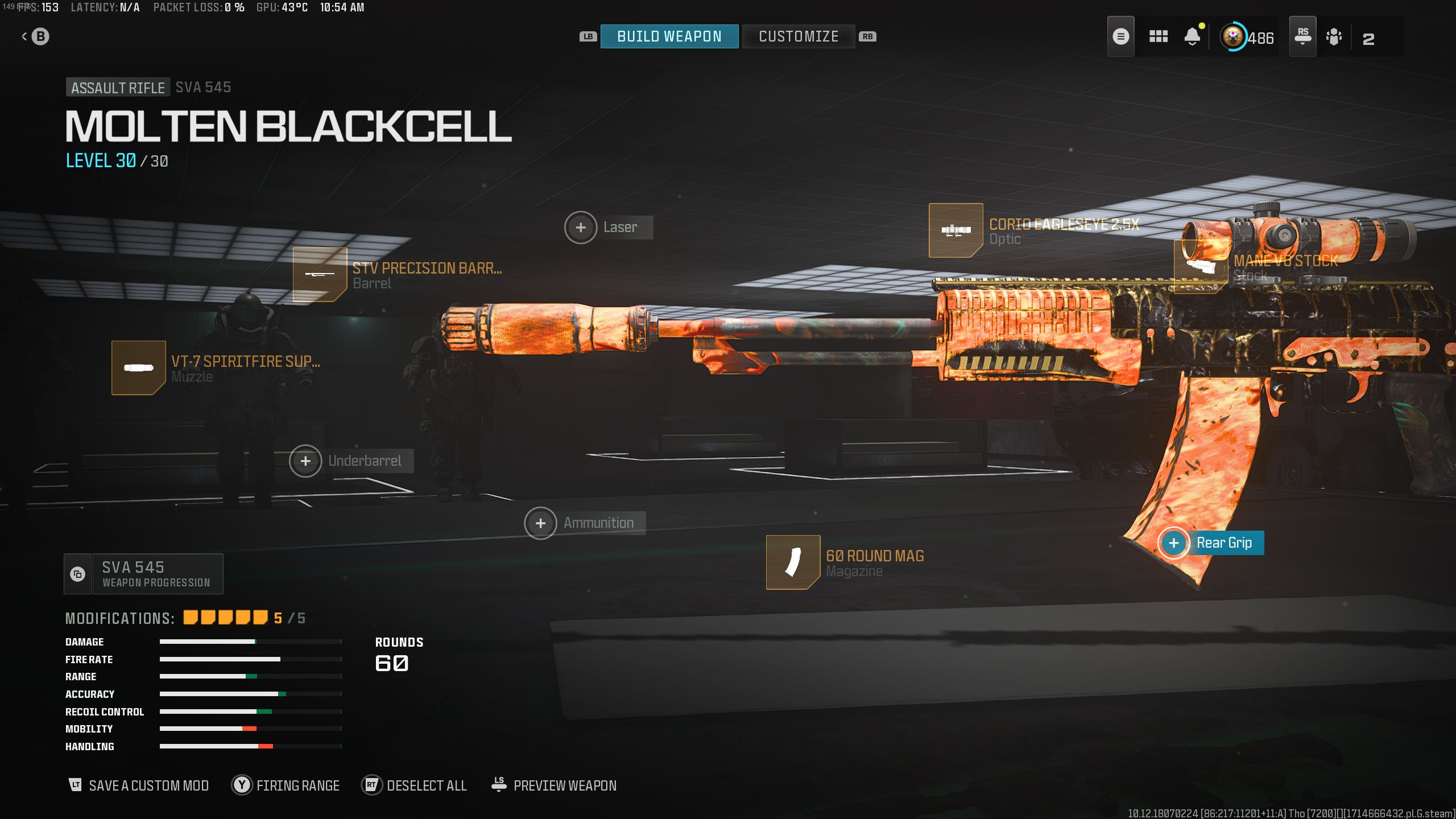Open the muzzle slot VT-7 Spiritfire Suppressor
1456x819 pixels.
pyautogui.click(x=138, y=368)
